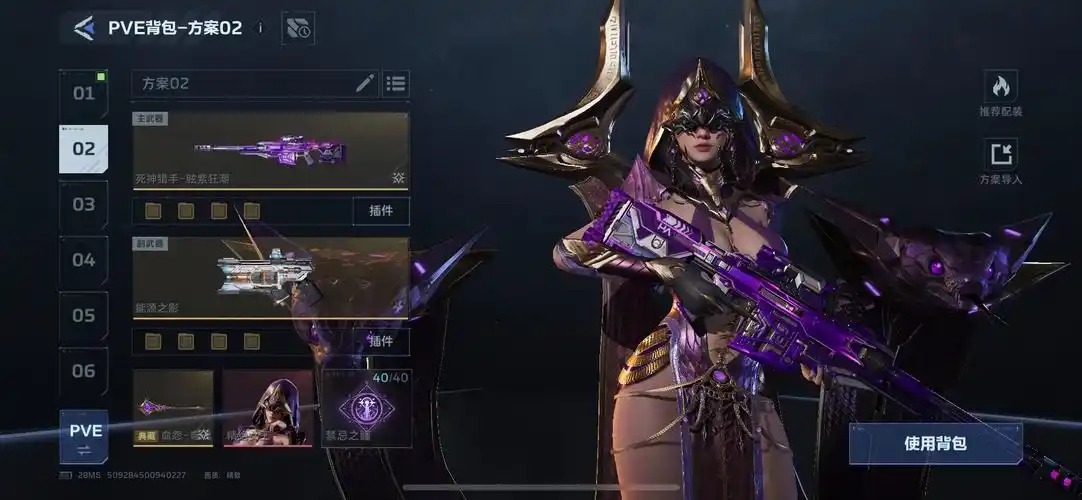Open loadout tab 05
Image resolution: width=1082 pixels, height=500 pixels.
point(84,316)
